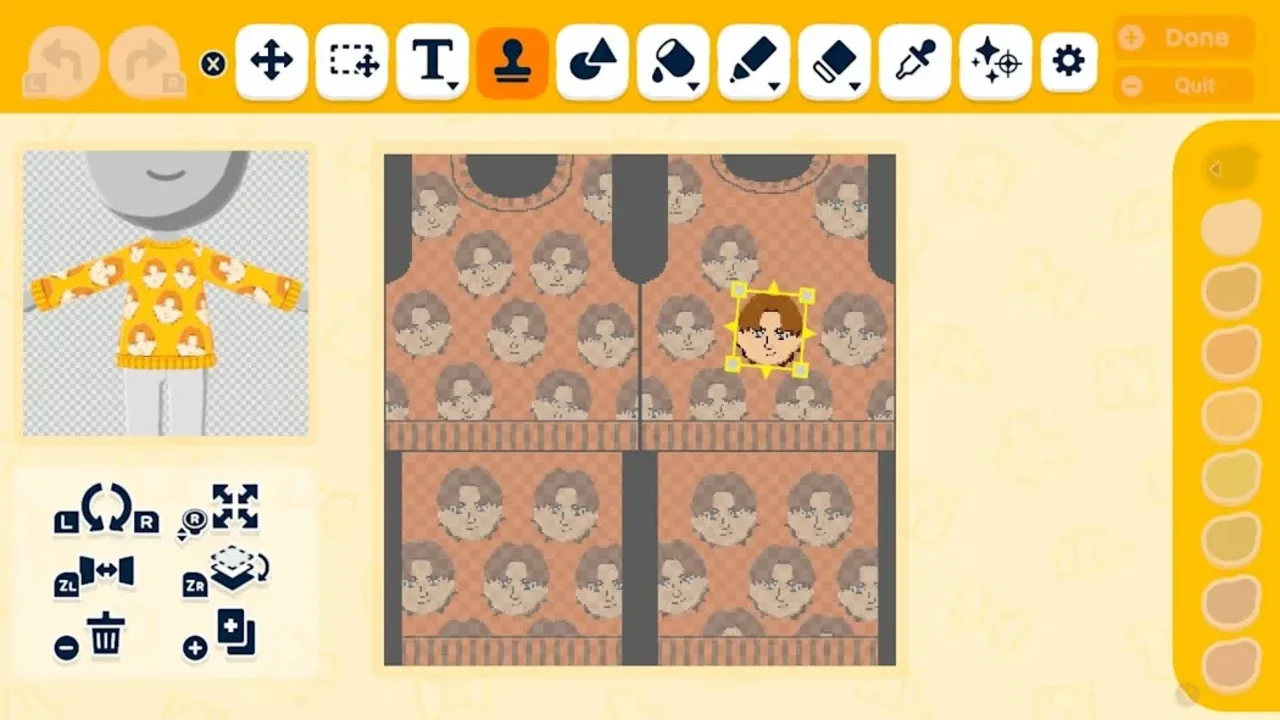Select the Eyedropper color picker tool
The height and width of the screenshot is (720, 1280).
click(x=914, y=60)
